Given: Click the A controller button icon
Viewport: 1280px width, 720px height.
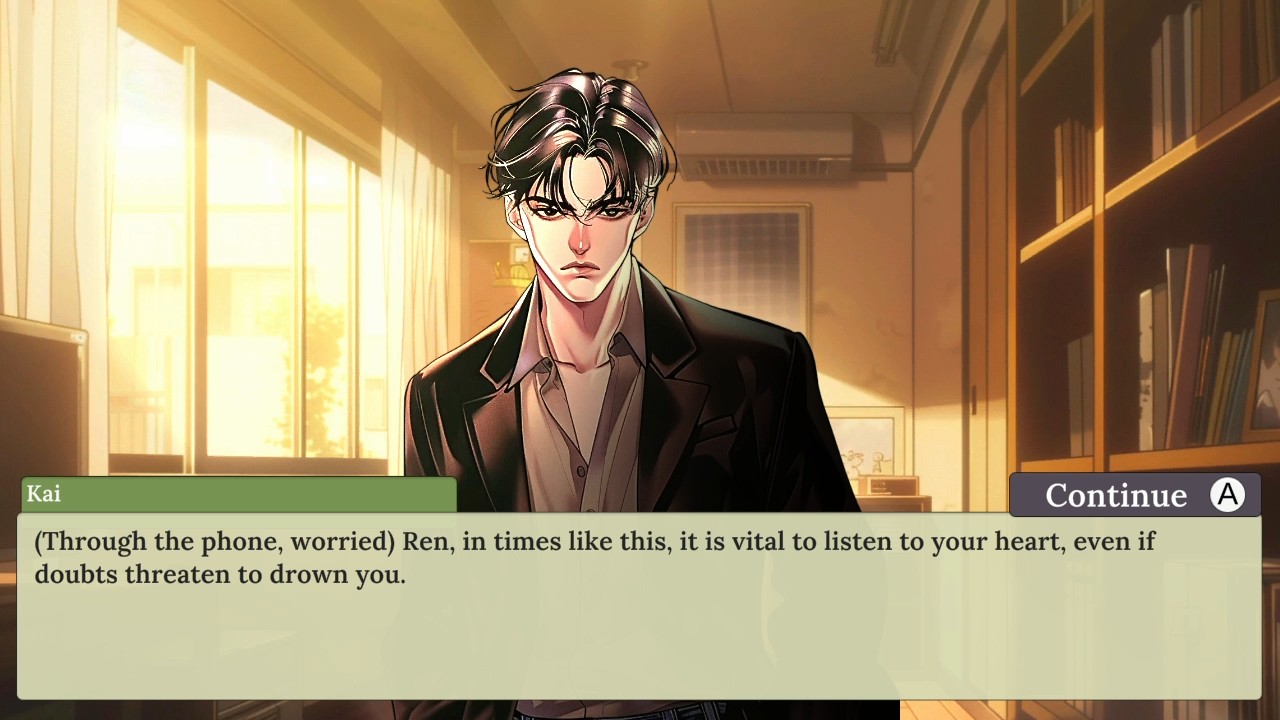Looking at the screenshot, I should tap(1228, 494).
